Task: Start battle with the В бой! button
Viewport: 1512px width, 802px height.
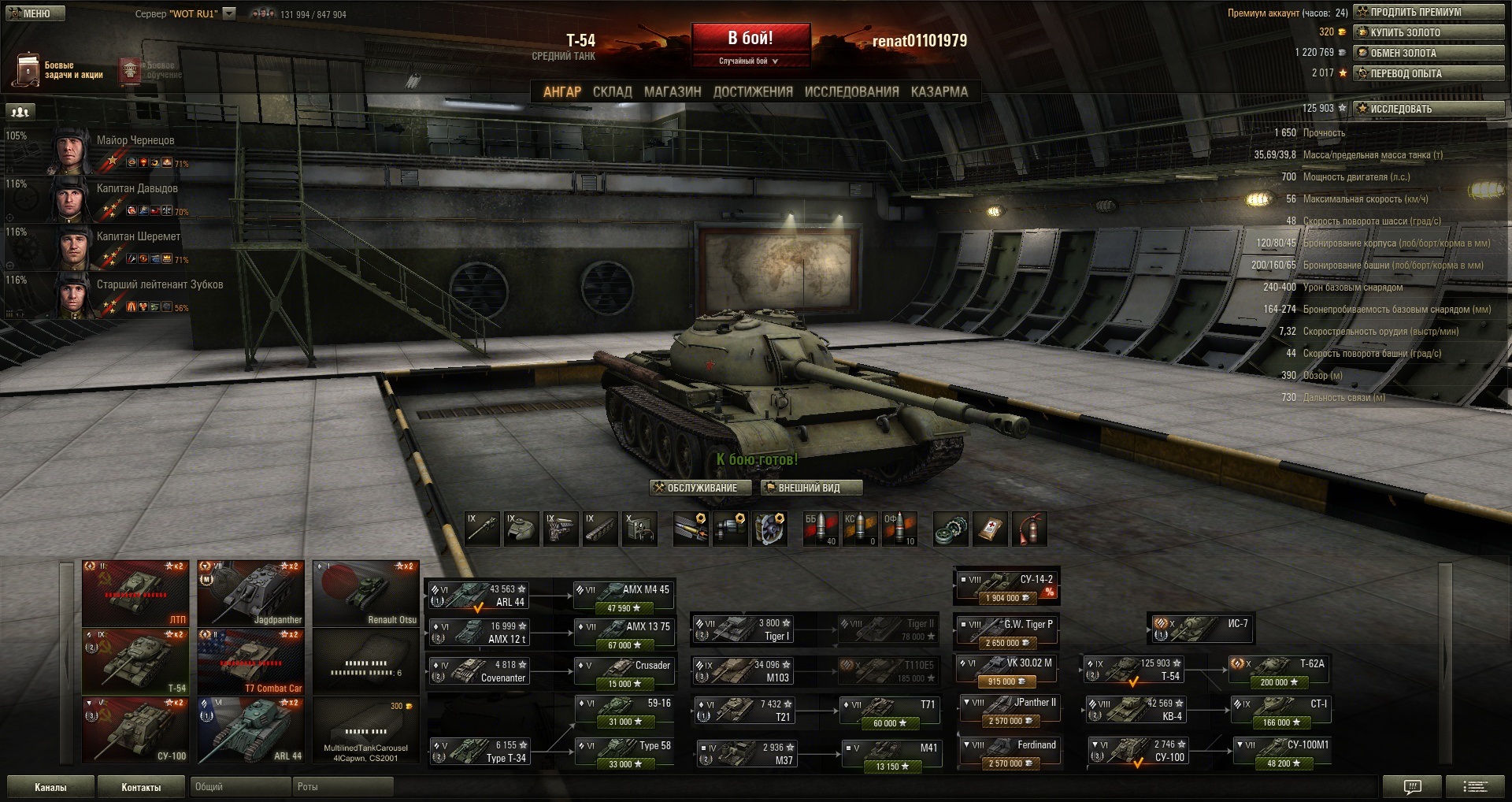Action: 750,39
